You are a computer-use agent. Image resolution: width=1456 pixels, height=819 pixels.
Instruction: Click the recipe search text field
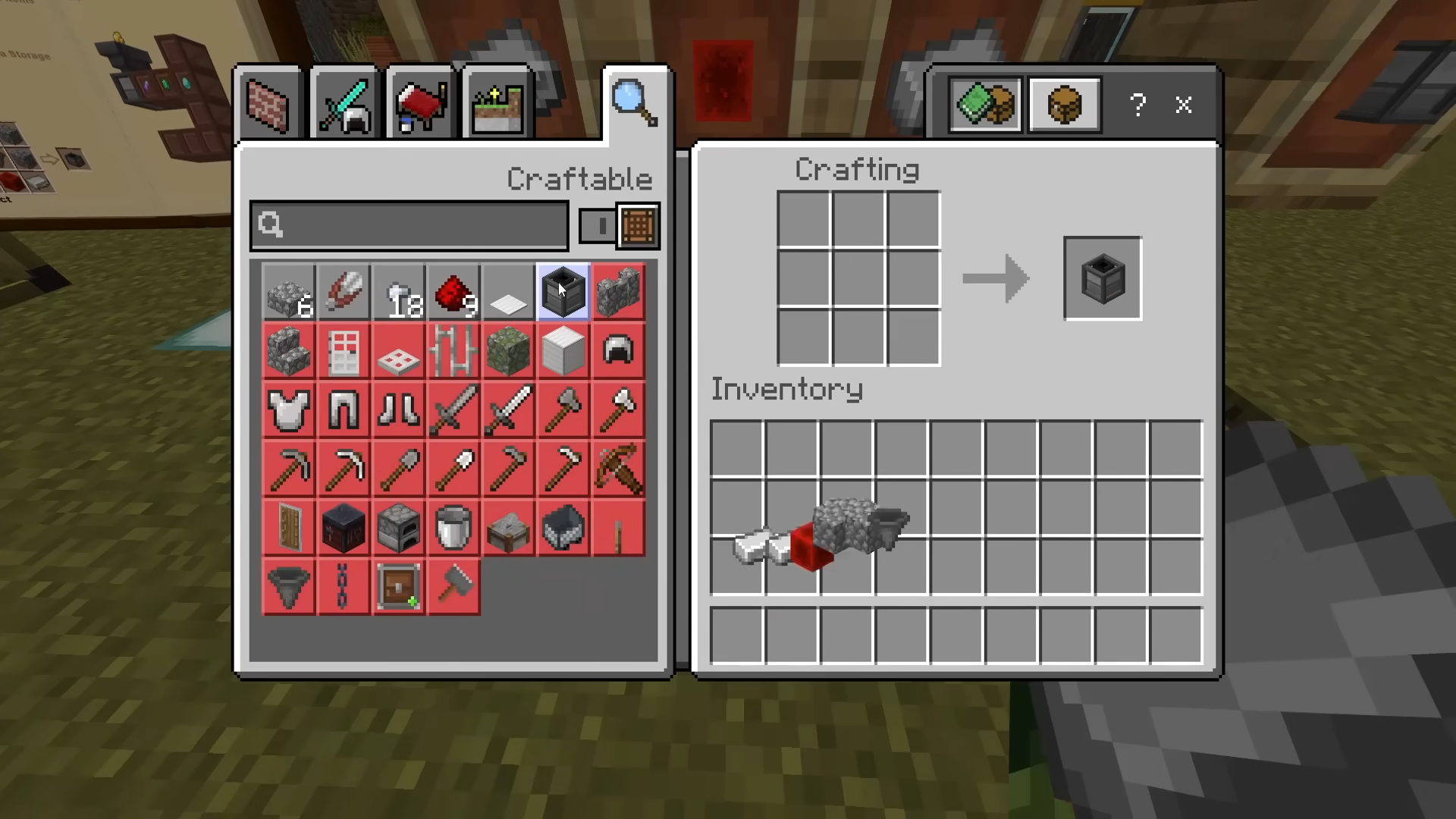409,225
